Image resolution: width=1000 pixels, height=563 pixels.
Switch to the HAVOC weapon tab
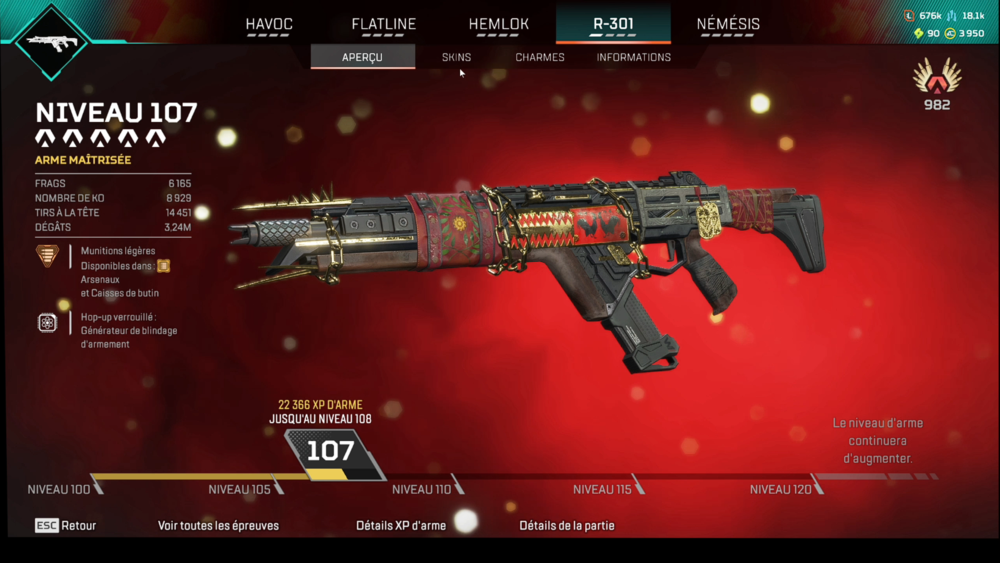tap(269, 24)
